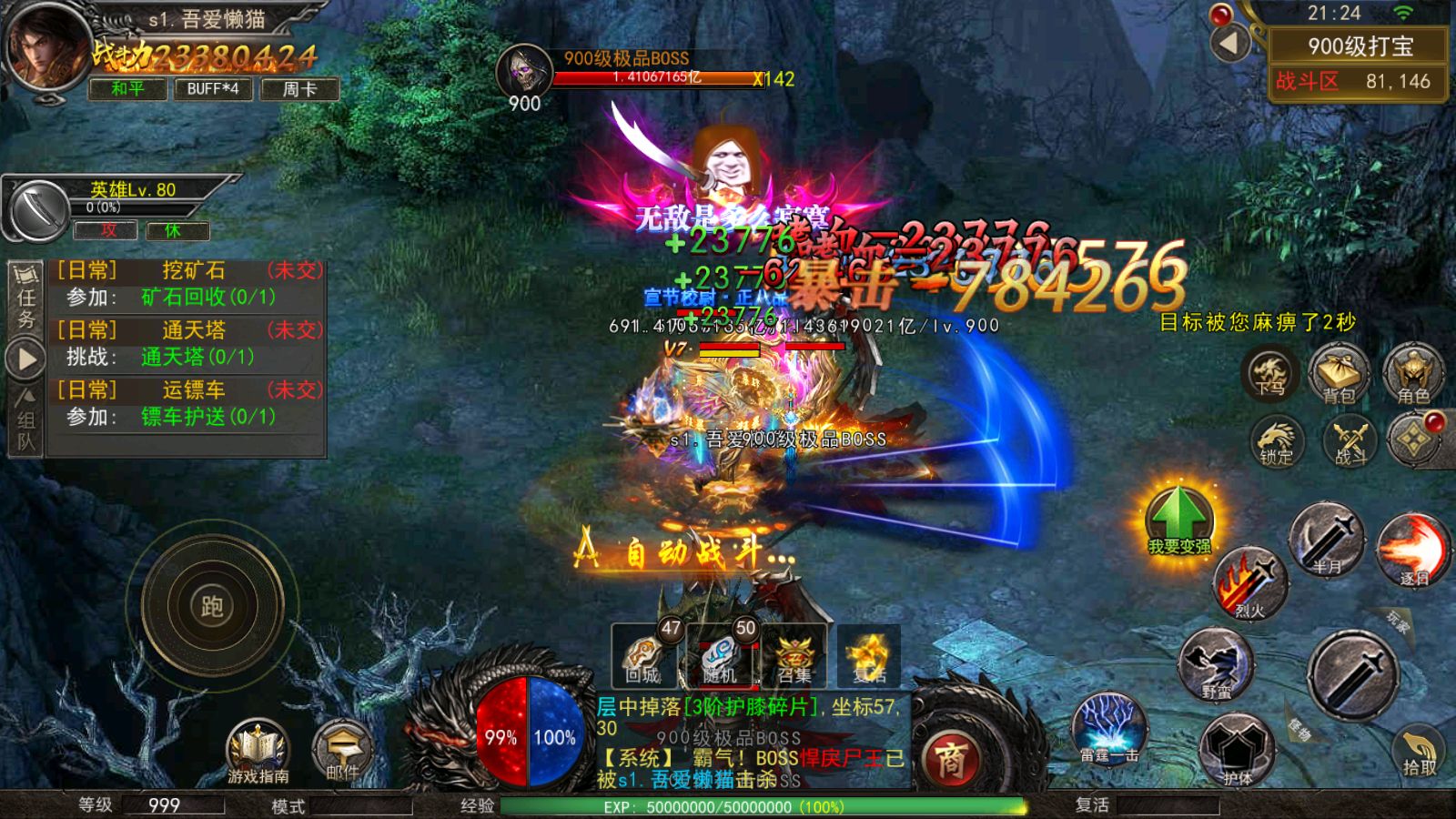Use the 随机 random teleport scroll
Viewport: 1456px width, 819px height.
pos(719,657)
